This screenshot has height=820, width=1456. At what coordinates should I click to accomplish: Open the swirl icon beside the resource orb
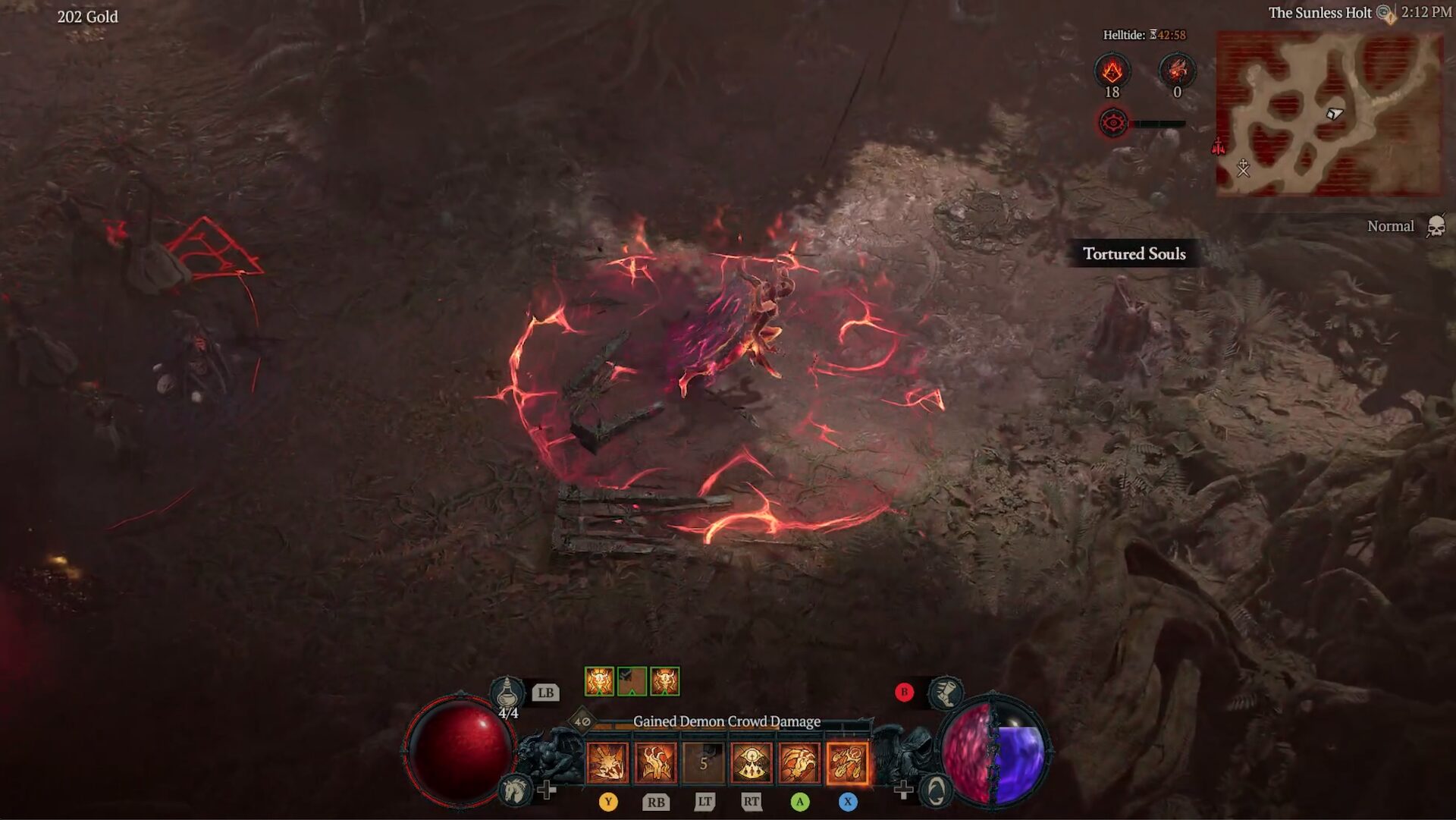pyautogui.click(x=936, y=791)
